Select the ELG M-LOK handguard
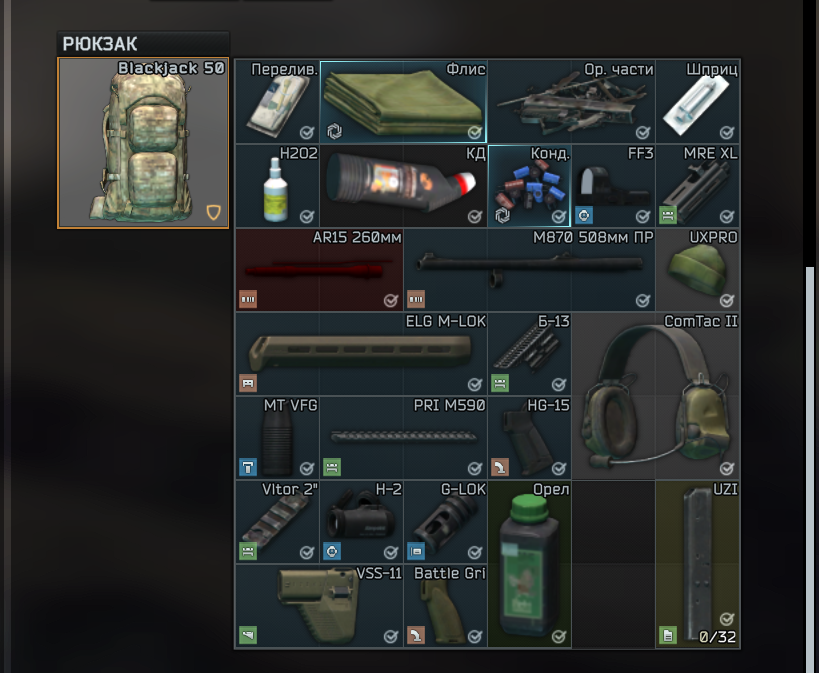The image size is (819, 673). [x=361, y=354]
